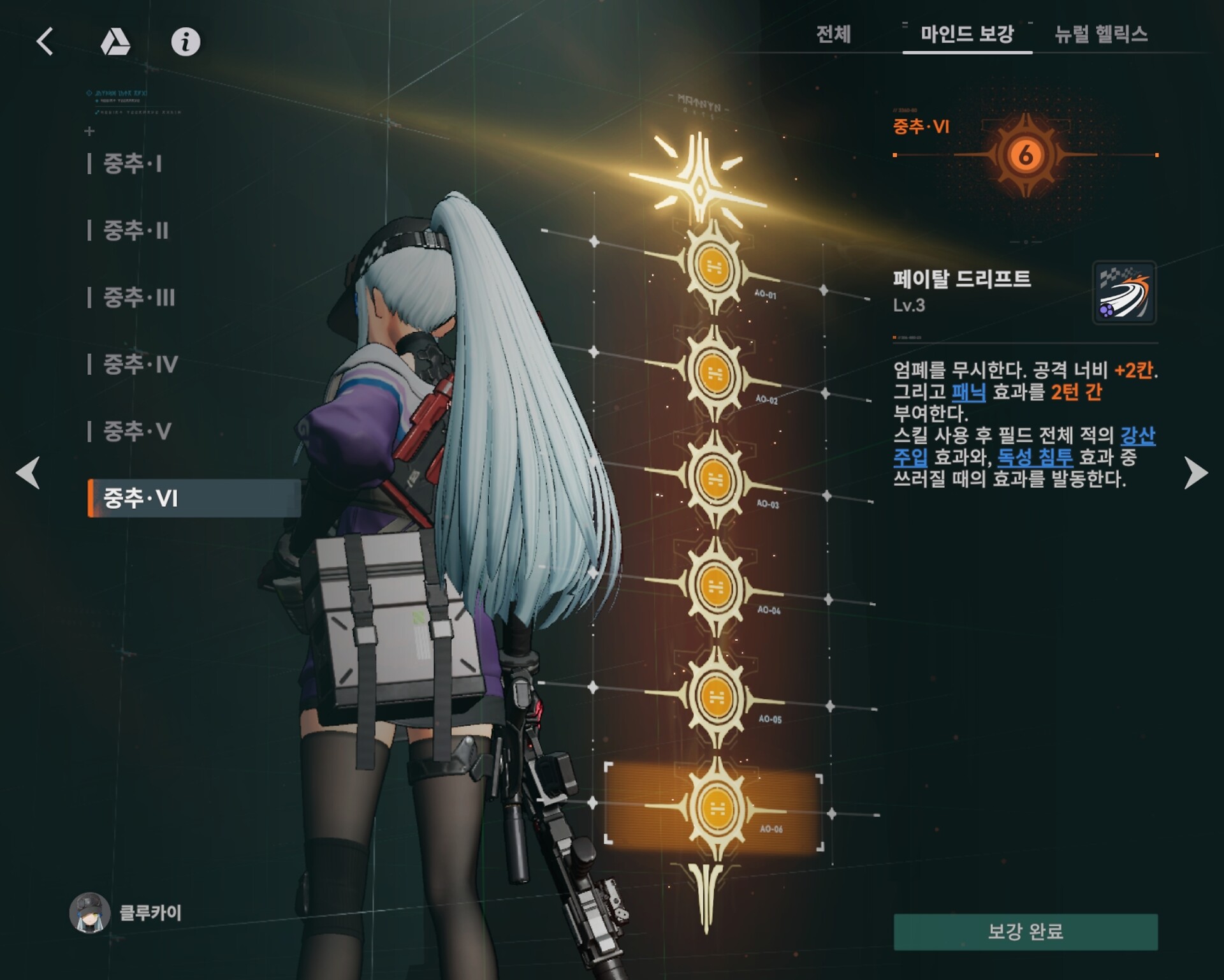Open the 페이탈 드리프트 skill icon
Screen dimensions: 1224x980
pyautogui.click(x=1124, y=293)
